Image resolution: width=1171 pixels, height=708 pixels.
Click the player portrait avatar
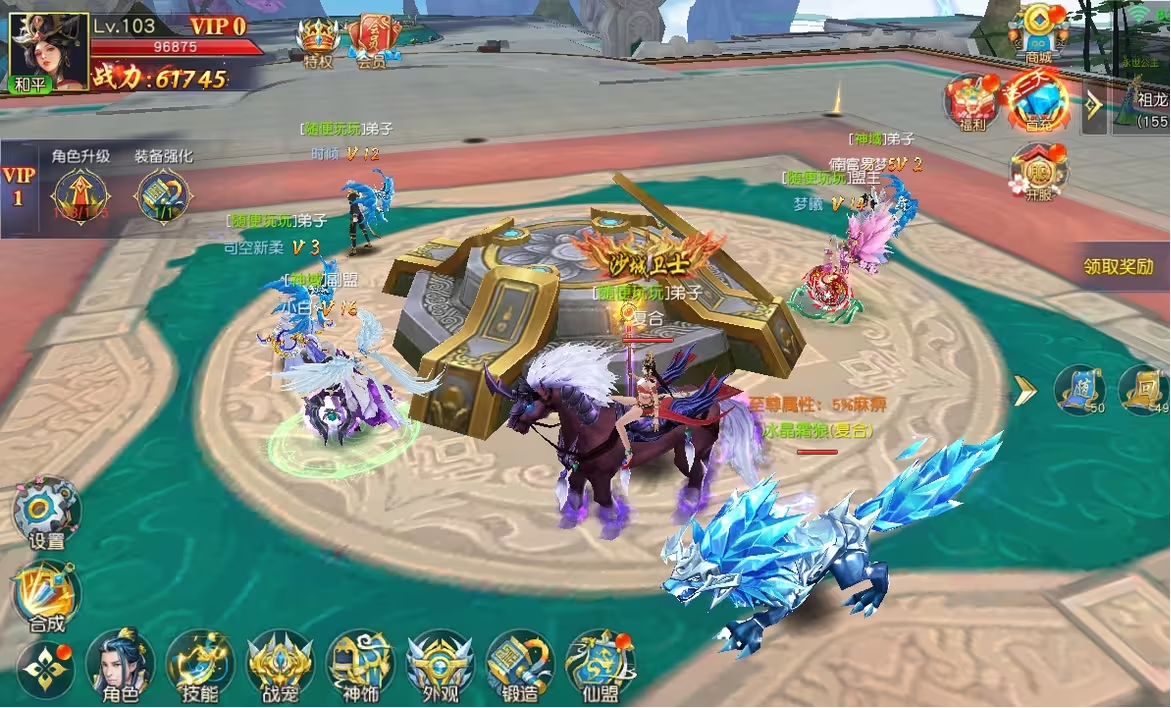point(49,52)
